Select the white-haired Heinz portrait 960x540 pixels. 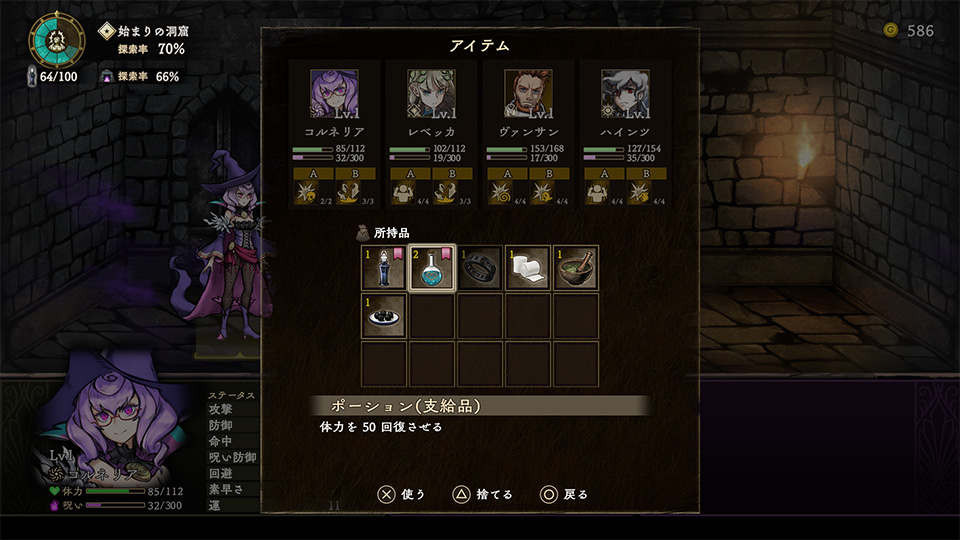click(x=625, y=94)
